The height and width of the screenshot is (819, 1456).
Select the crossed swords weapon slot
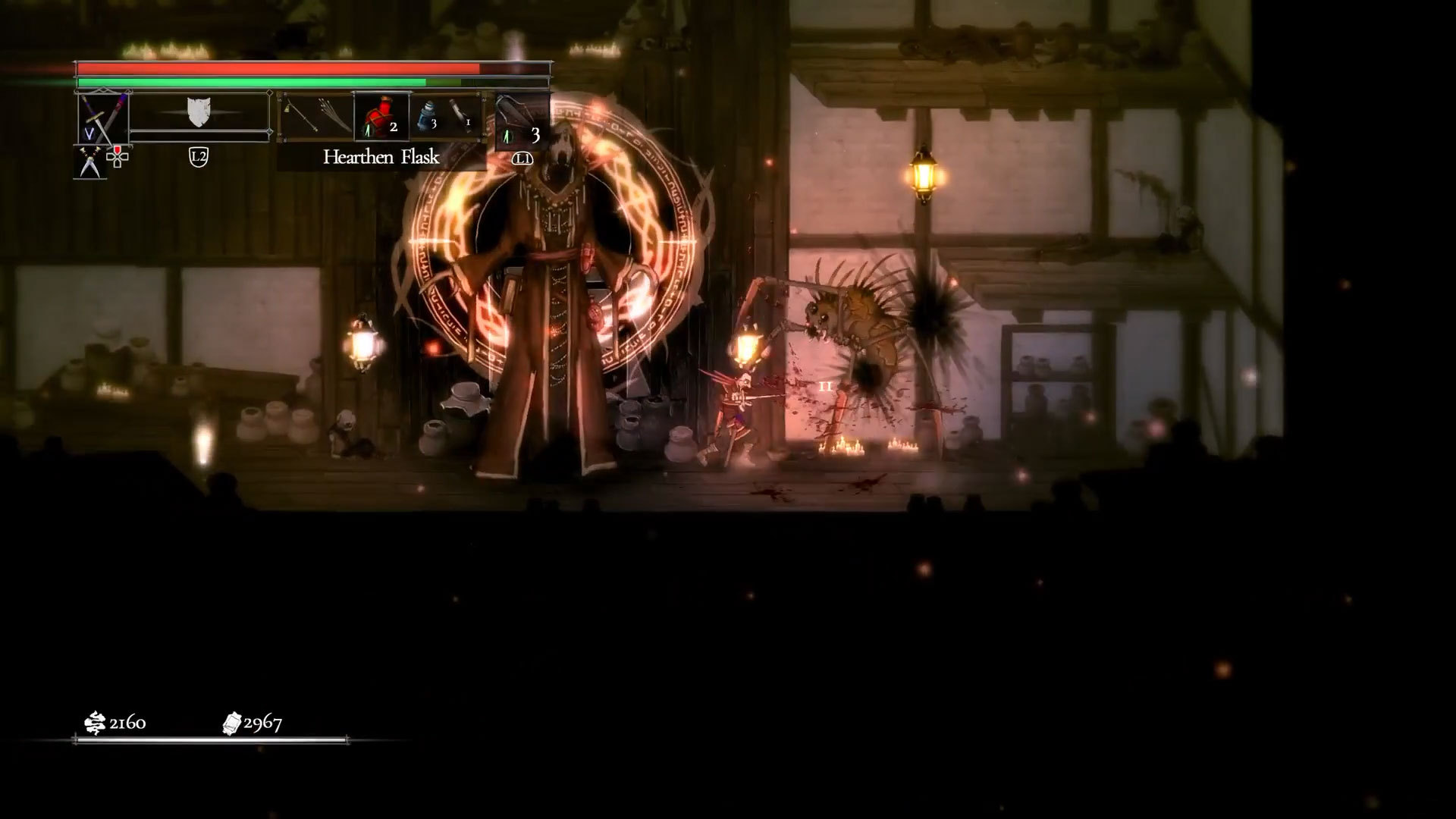point(103,118)
